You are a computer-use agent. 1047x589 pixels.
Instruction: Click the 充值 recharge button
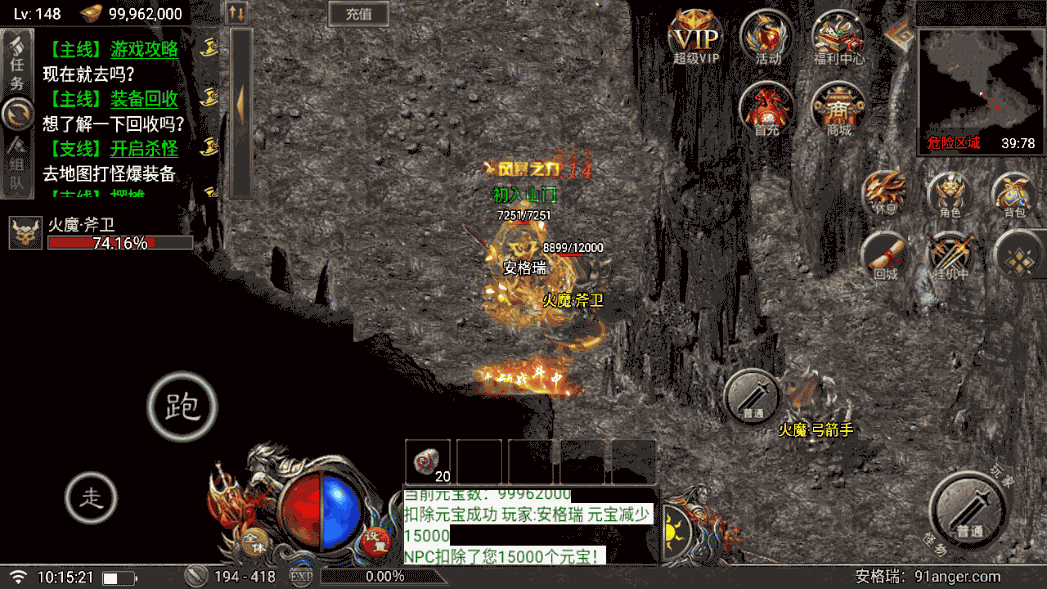[x=358, y=14]
